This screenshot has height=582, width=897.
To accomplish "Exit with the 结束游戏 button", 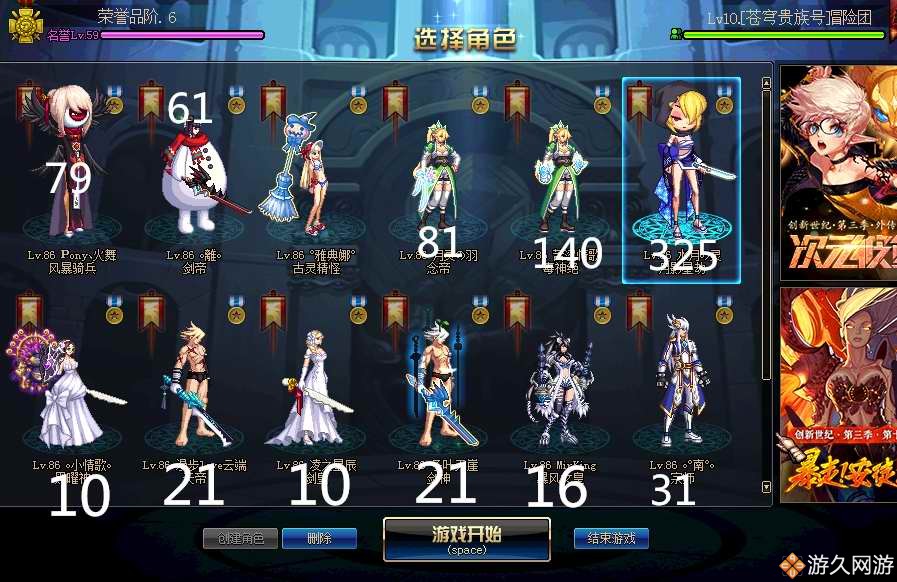I will pos(611,538).
